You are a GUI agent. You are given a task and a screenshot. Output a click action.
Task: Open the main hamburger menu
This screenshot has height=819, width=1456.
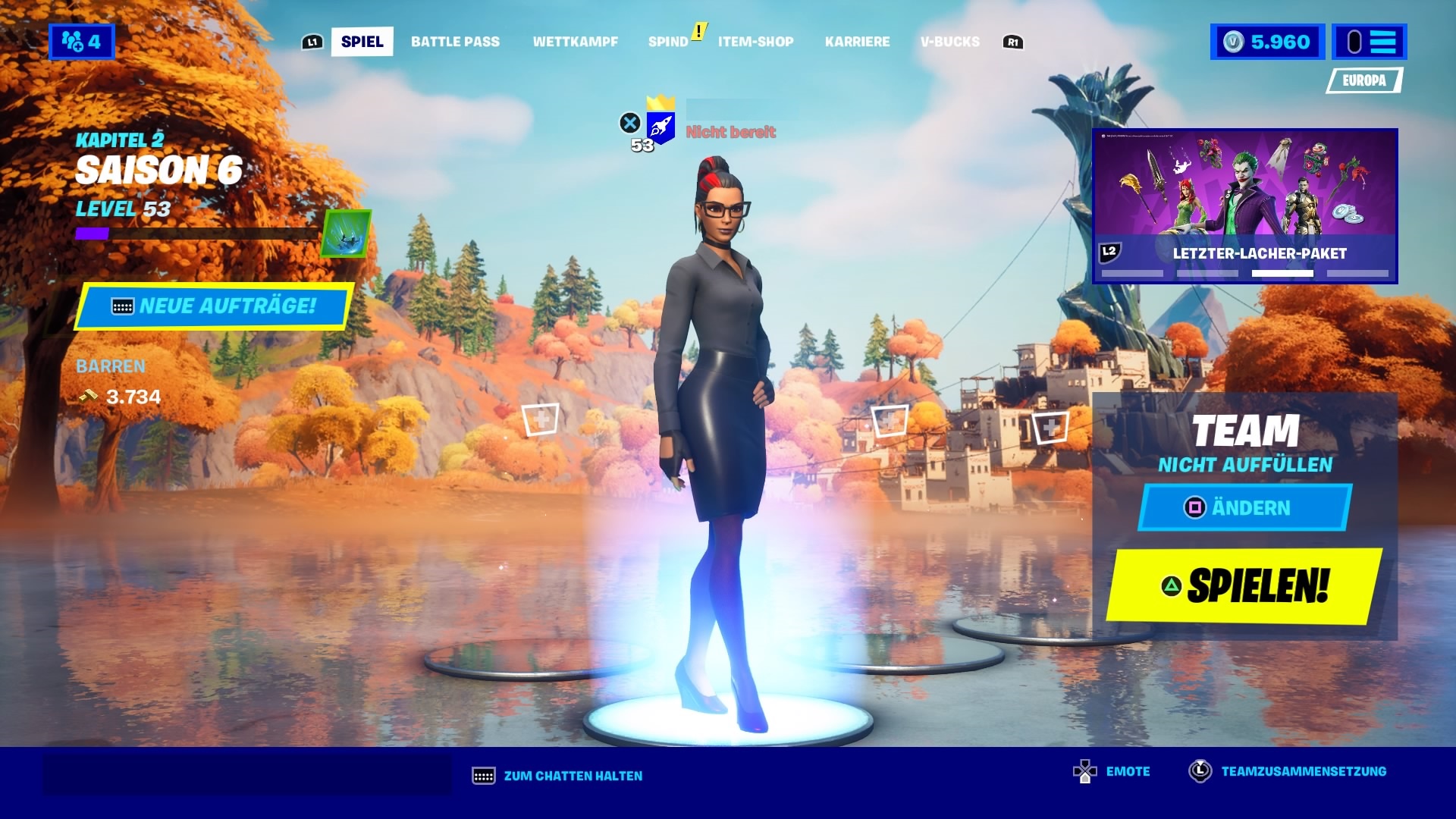pyautogui.click(x=1370, y=42)
